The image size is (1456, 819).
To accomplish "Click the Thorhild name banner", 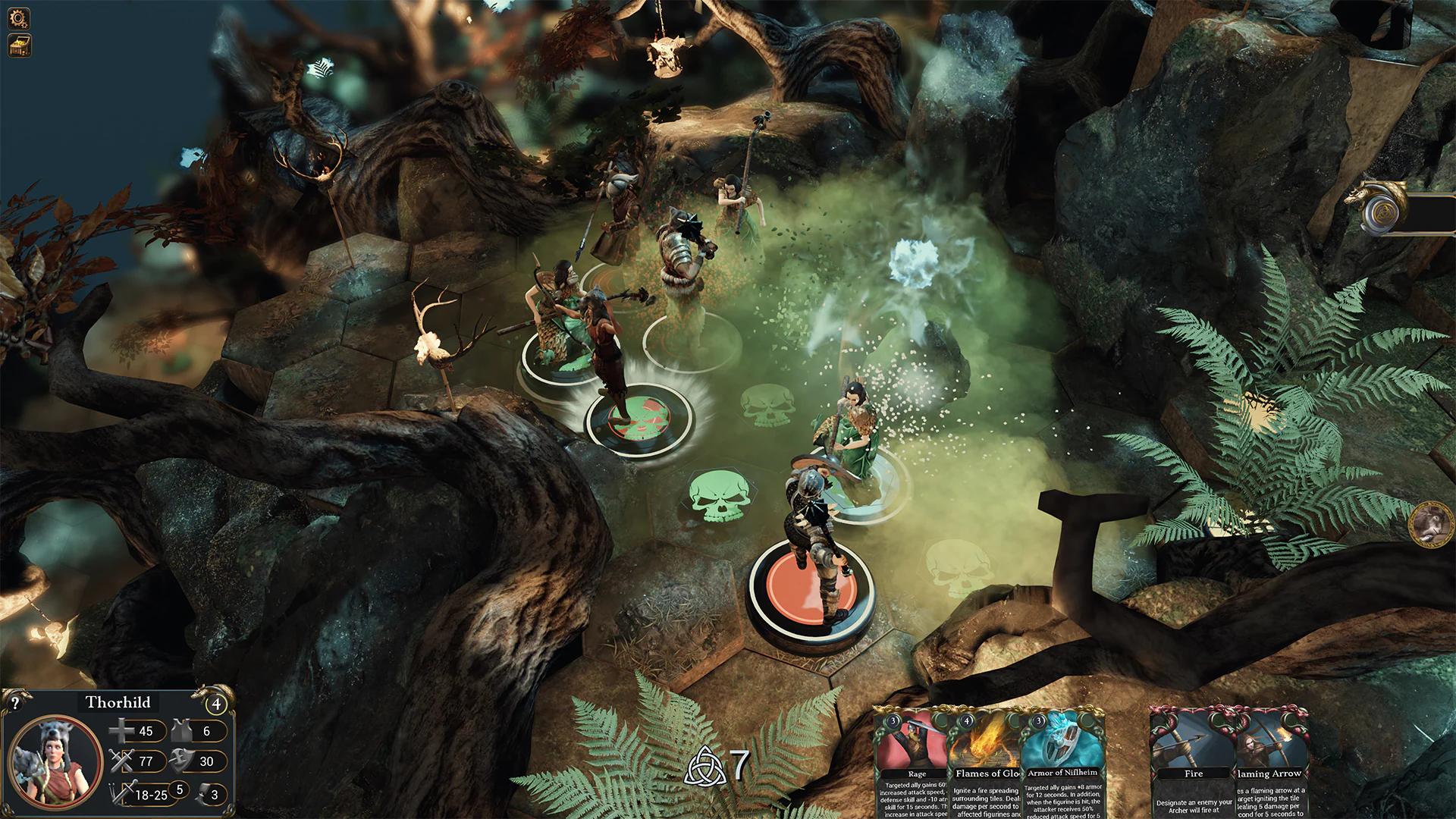I will pyautogui.click(x=118, y=703).
